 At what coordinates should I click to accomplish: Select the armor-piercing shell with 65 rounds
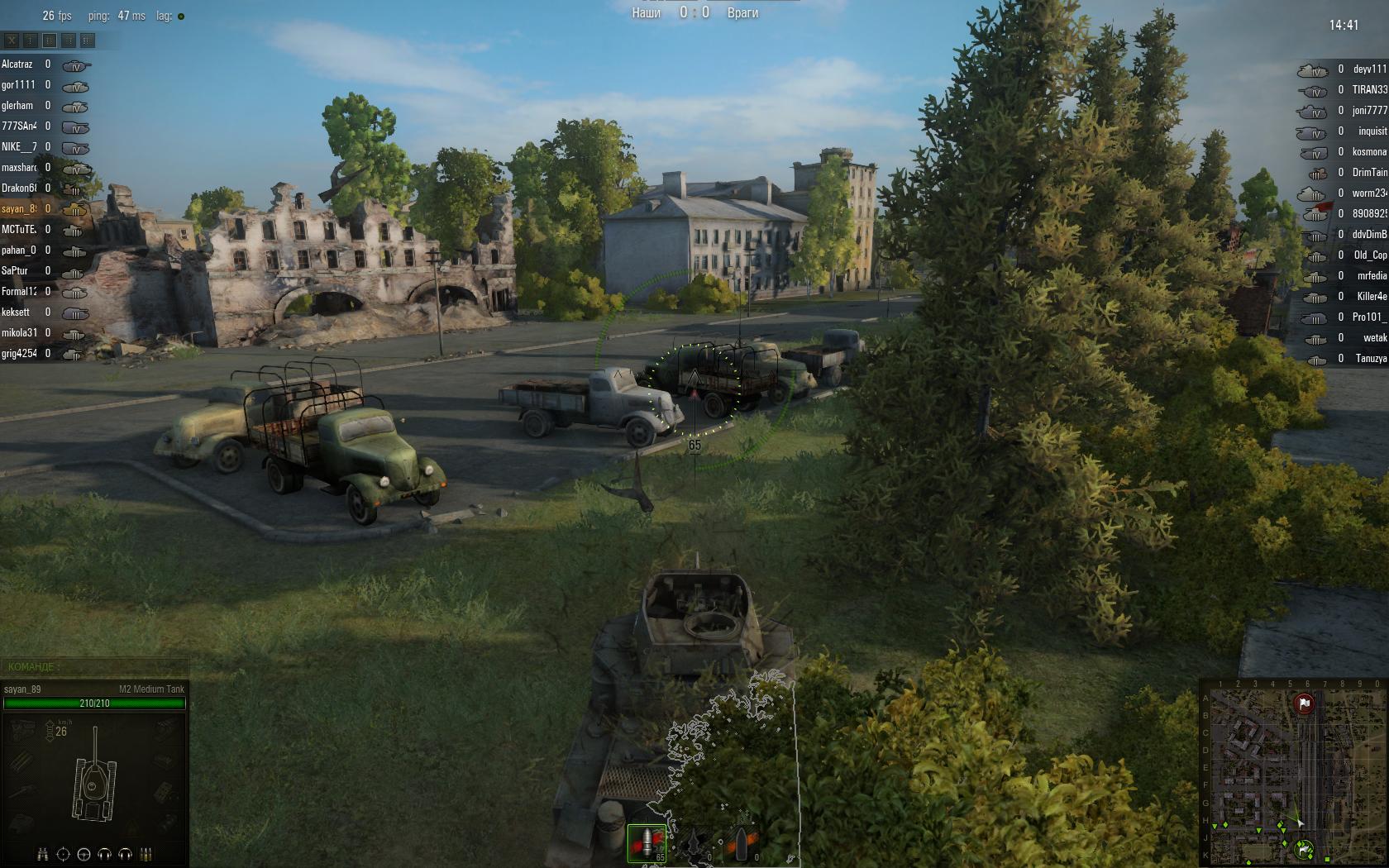coord(647,843)
